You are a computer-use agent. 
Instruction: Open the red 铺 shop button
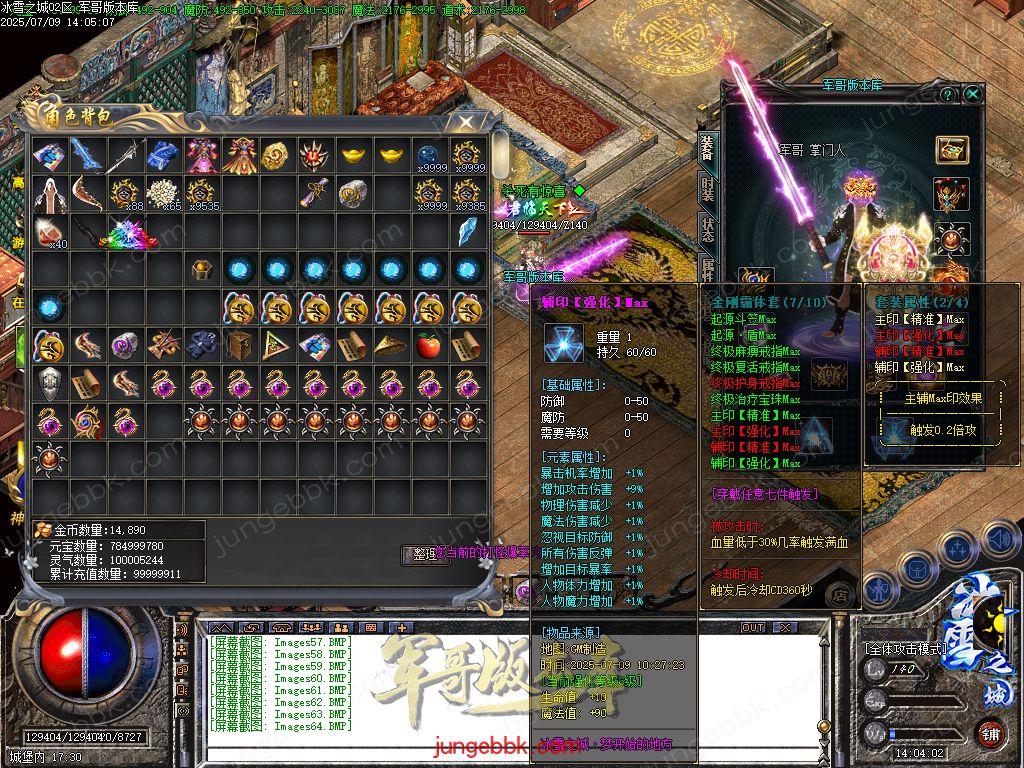coord(988,731)
